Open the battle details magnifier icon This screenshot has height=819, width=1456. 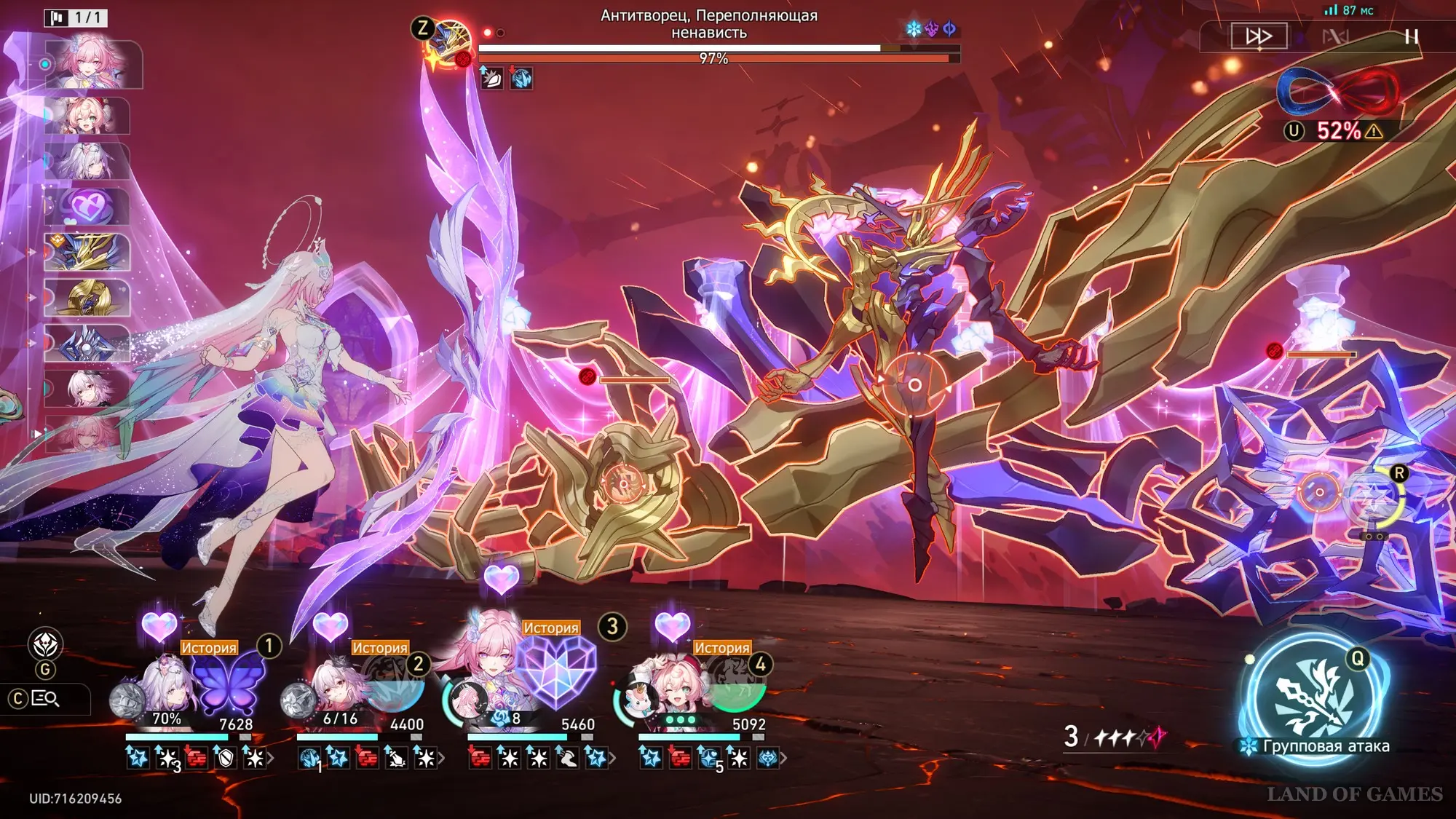coord(45,699)
